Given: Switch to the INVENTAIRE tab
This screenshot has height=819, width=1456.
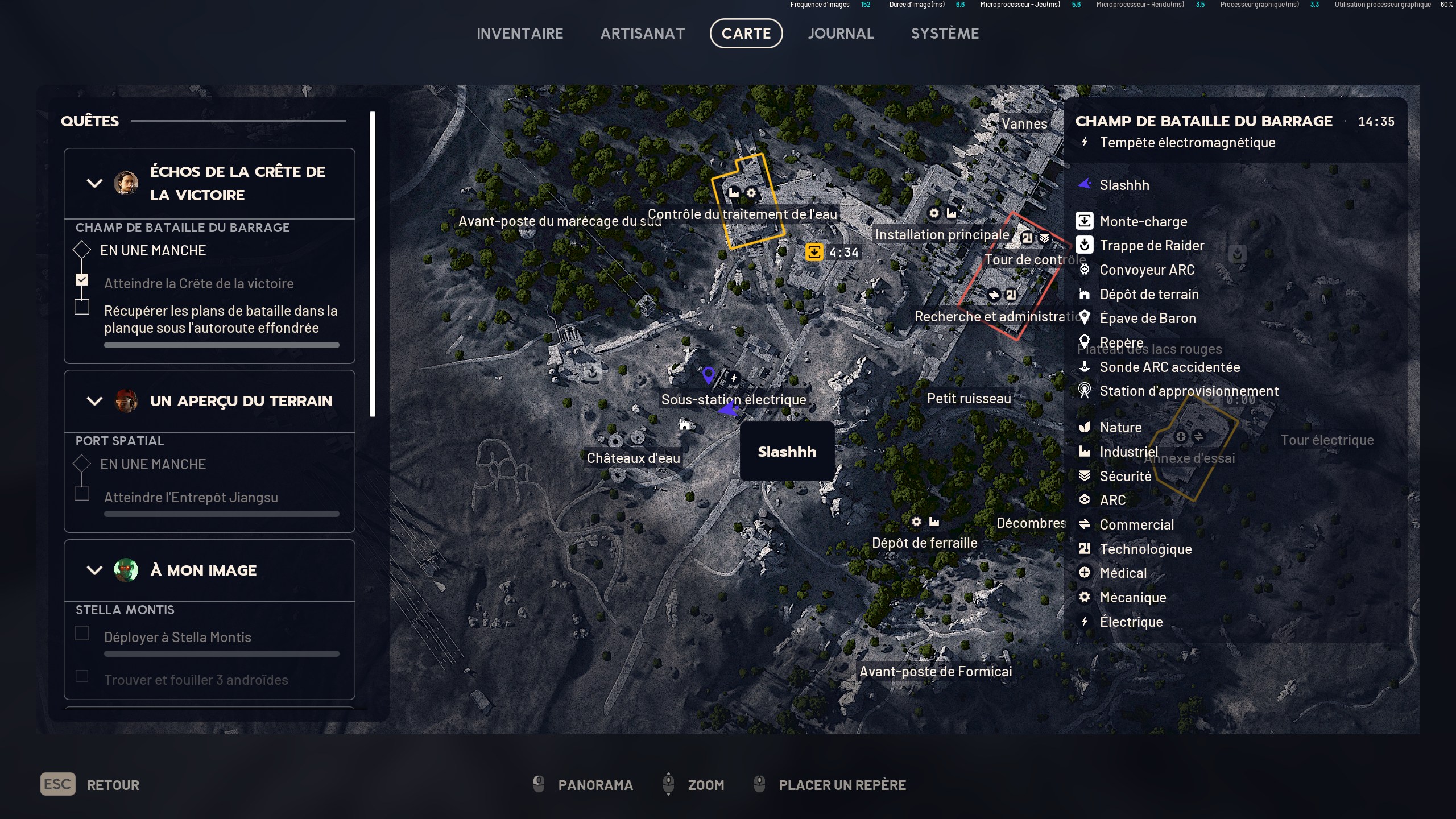Looking at the screenshot, I should tap(520, 33).
